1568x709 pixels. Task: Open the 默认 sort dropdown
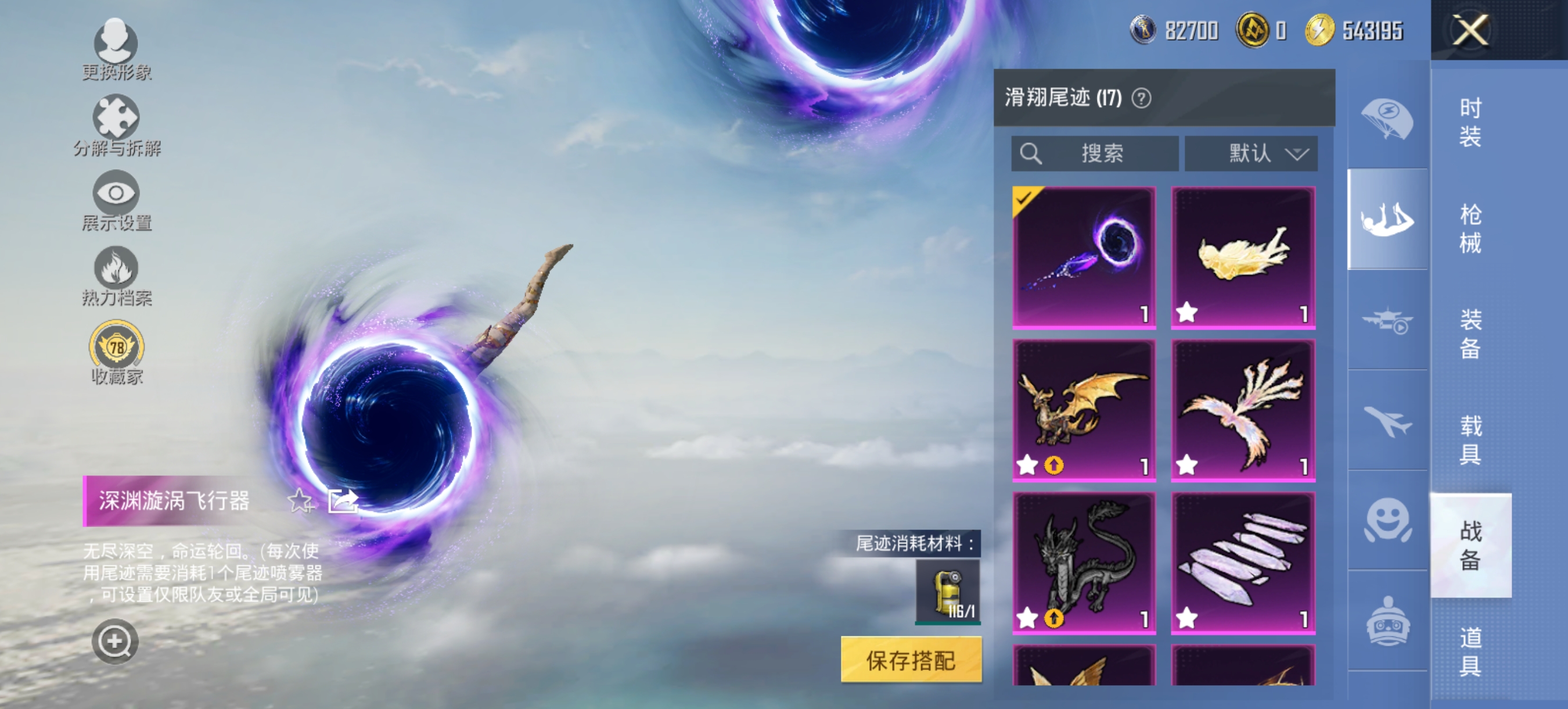coord(1252,153)
